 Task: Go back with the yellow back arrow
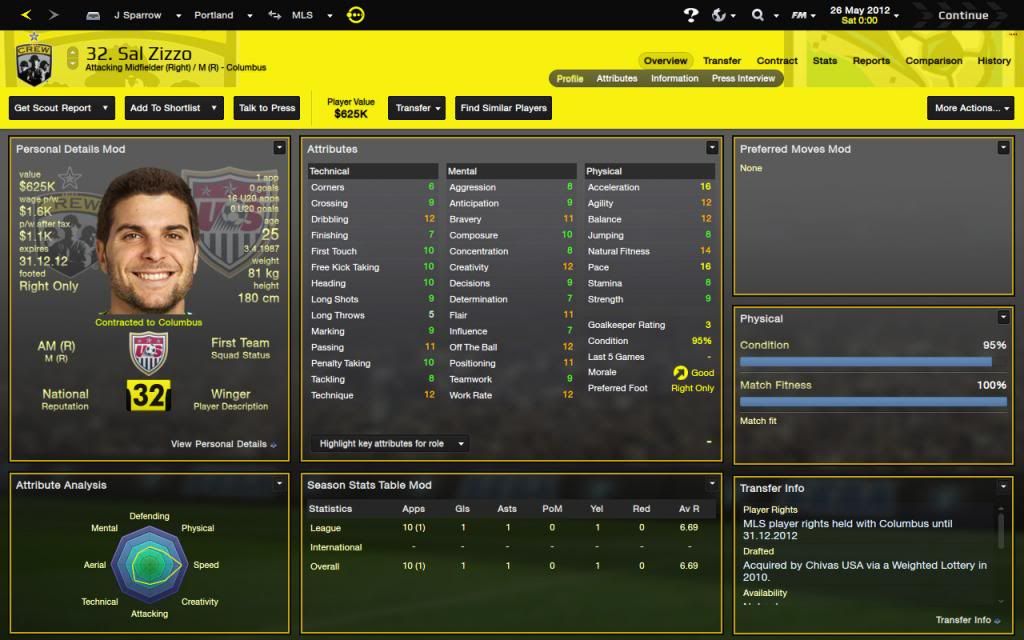(x=26, y=15)
